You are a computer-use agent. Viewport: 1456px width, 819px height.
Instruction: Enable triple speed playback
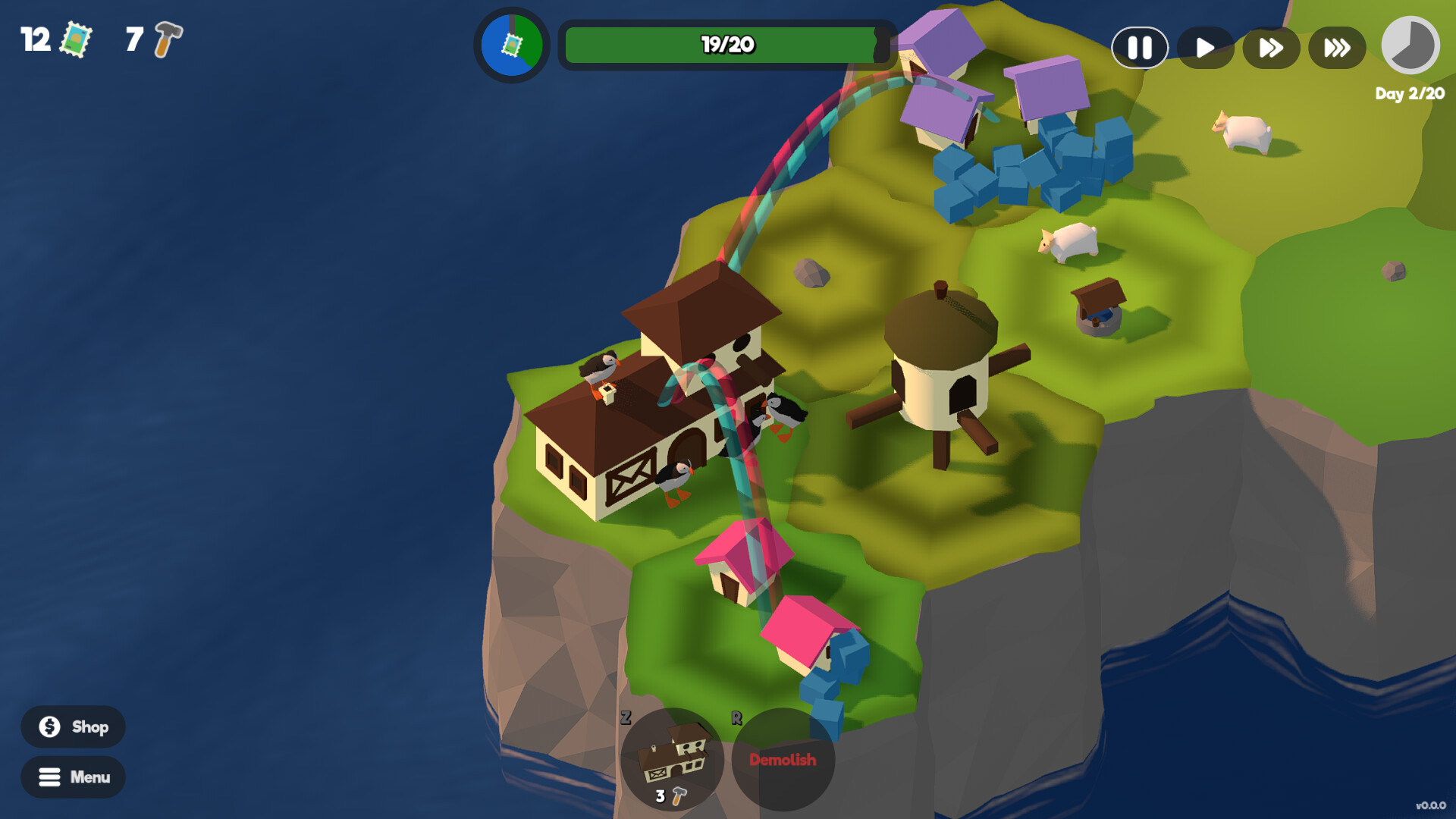(x=1336, y=47)
